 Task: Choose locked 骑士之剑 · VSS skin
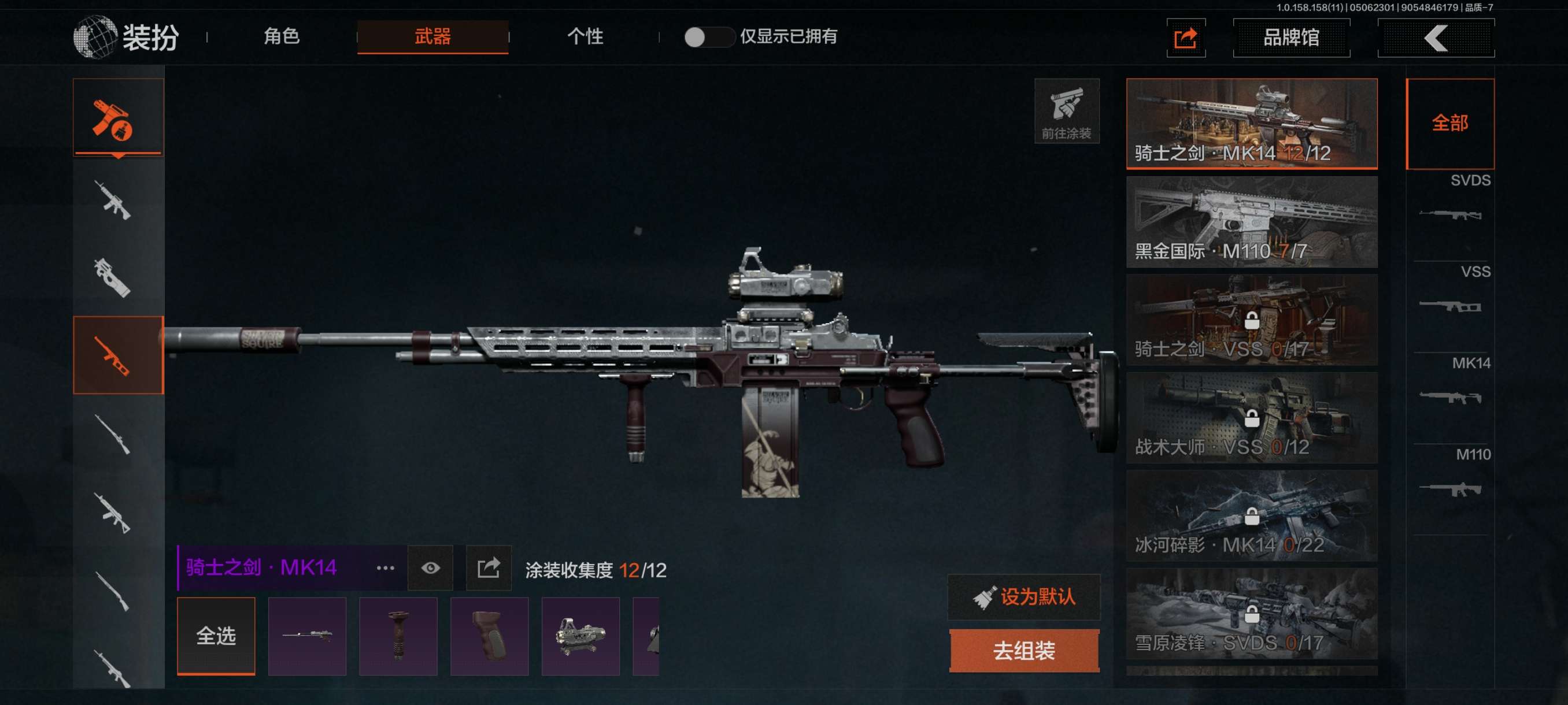pyautogui.click(x=1252, y=320)
